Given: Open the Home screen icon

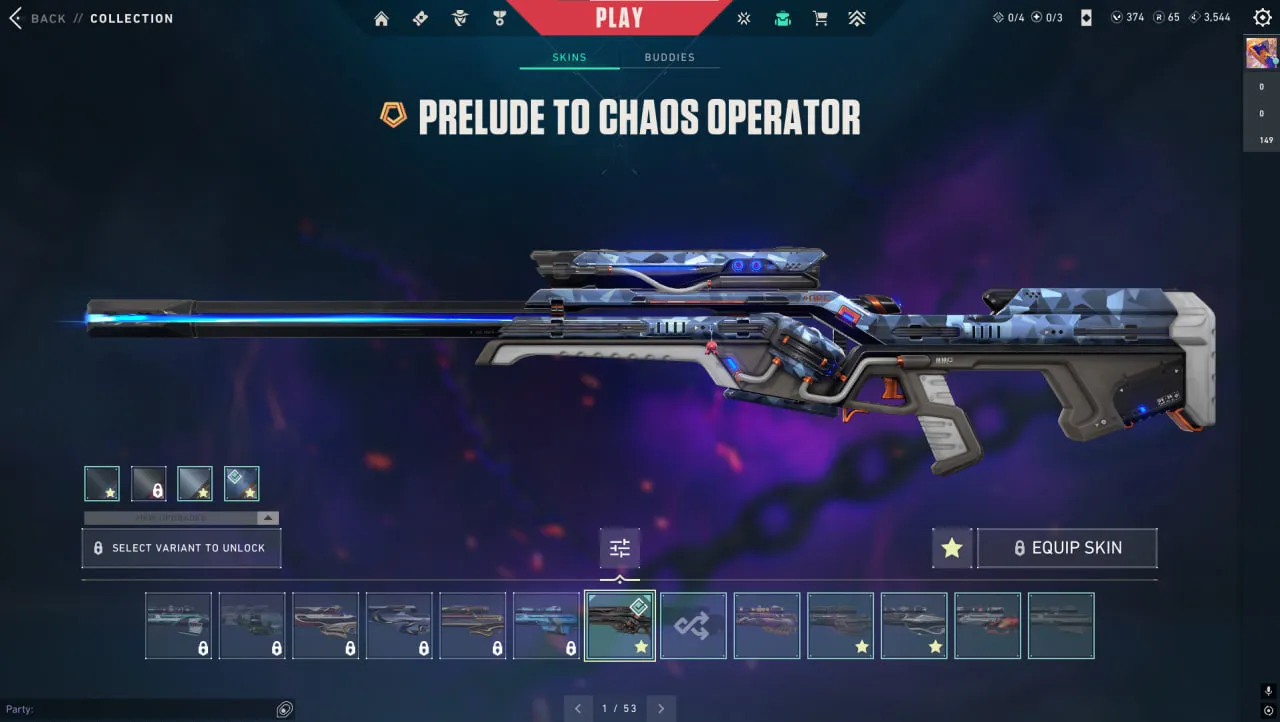Looking at the screenshot, I should 381,18.
